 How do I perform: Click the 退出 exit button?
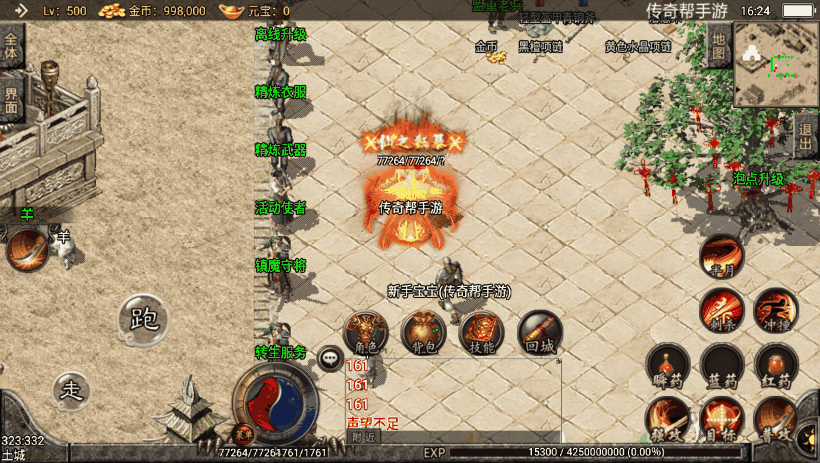point(806,135)
